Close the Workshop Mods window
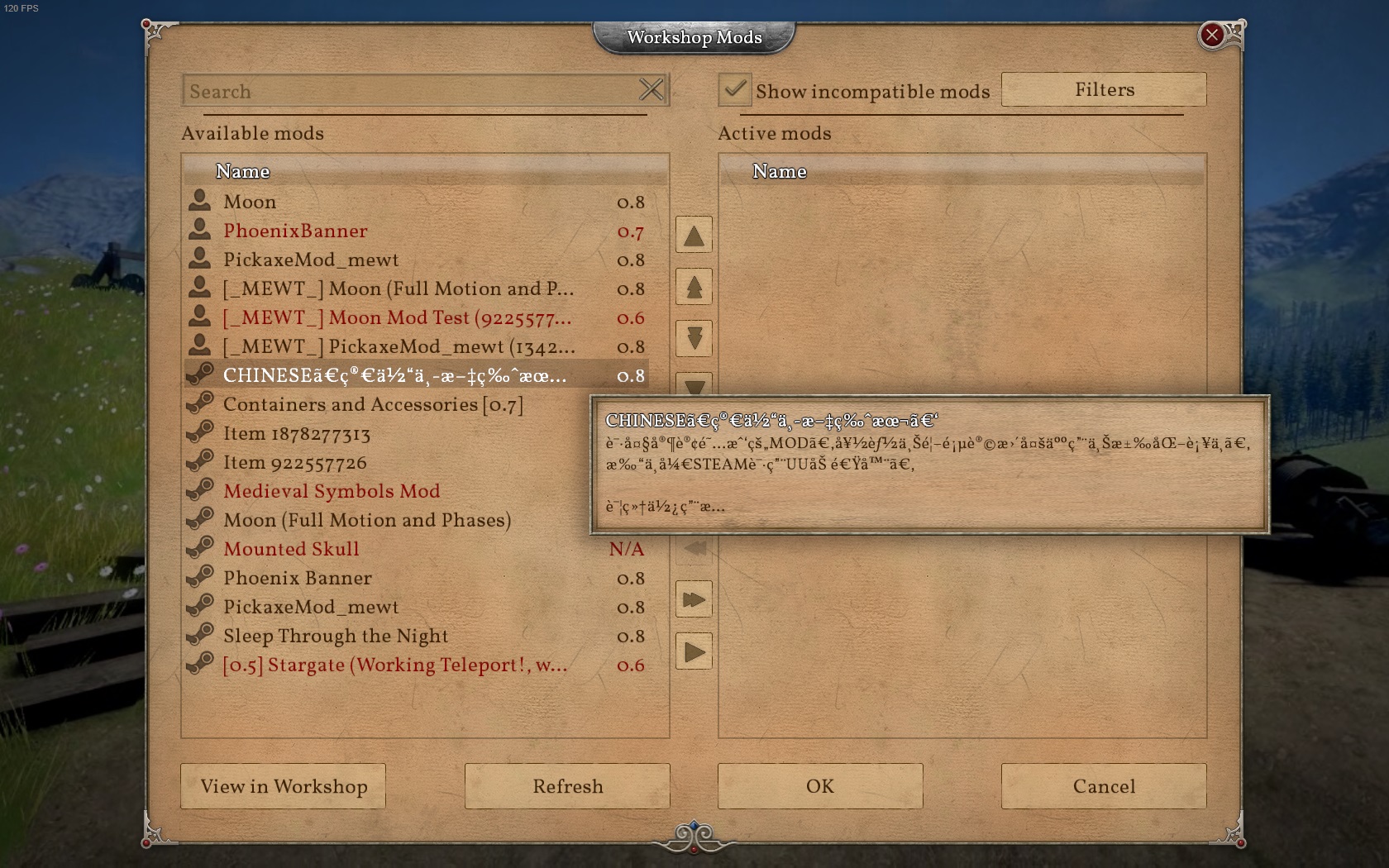The width and height of the screenshot is (1389, 868). (1211, 35)
